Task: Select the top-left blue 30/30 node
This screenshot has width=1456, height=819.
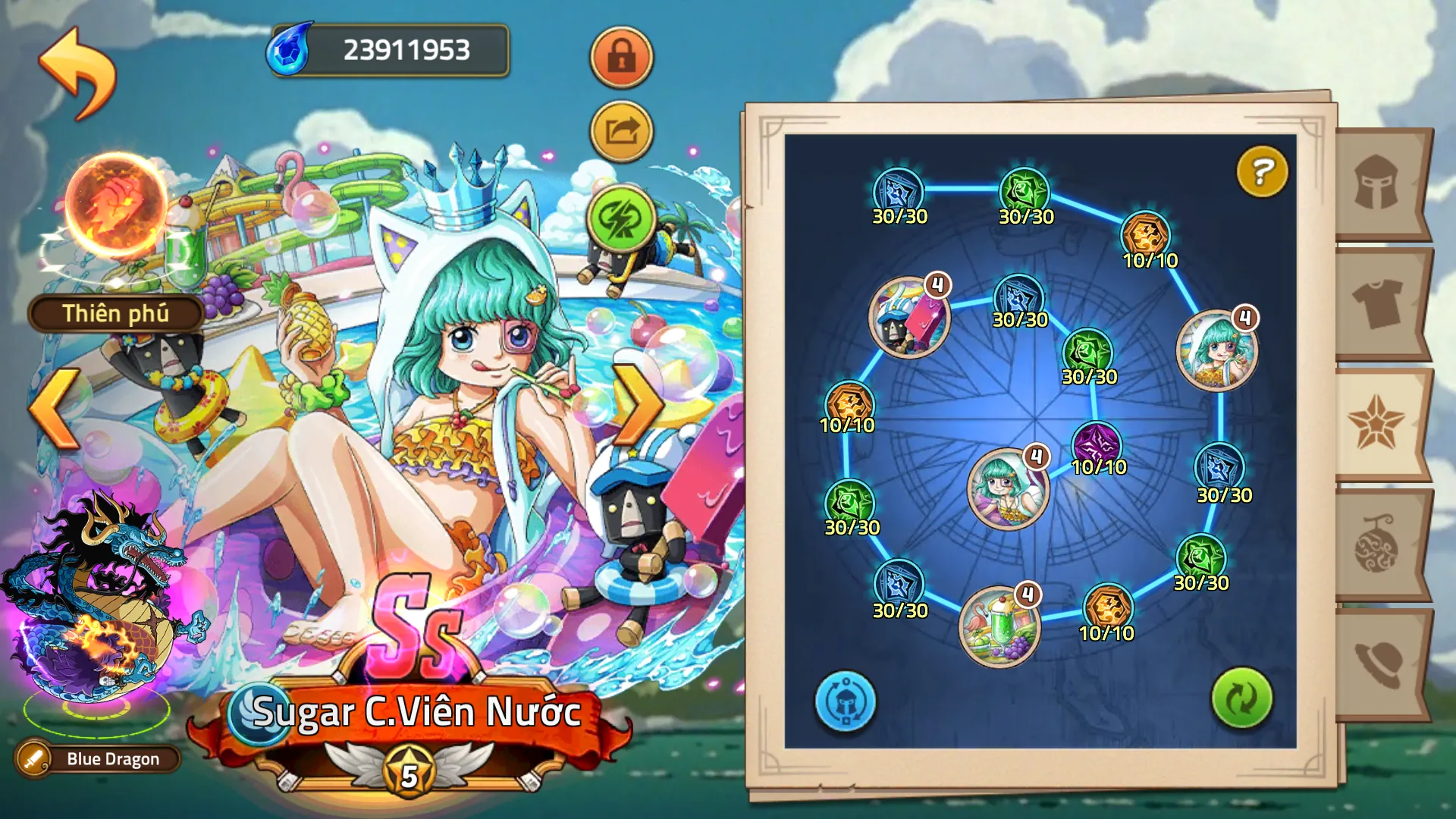Action: pyautogui.click(x=899, y=188)
